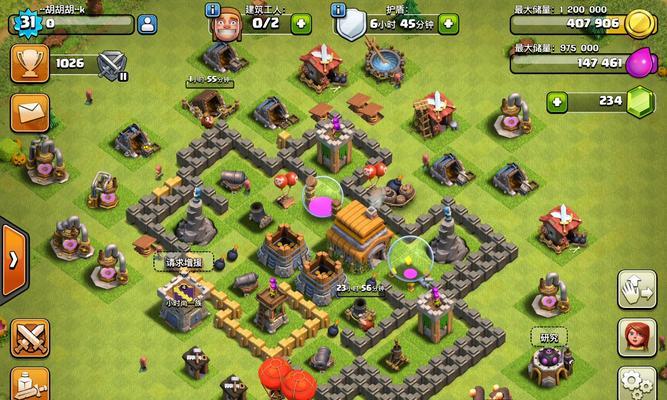Expand the orange chat arrow tab
667x400 pixels.
(13, 258)
